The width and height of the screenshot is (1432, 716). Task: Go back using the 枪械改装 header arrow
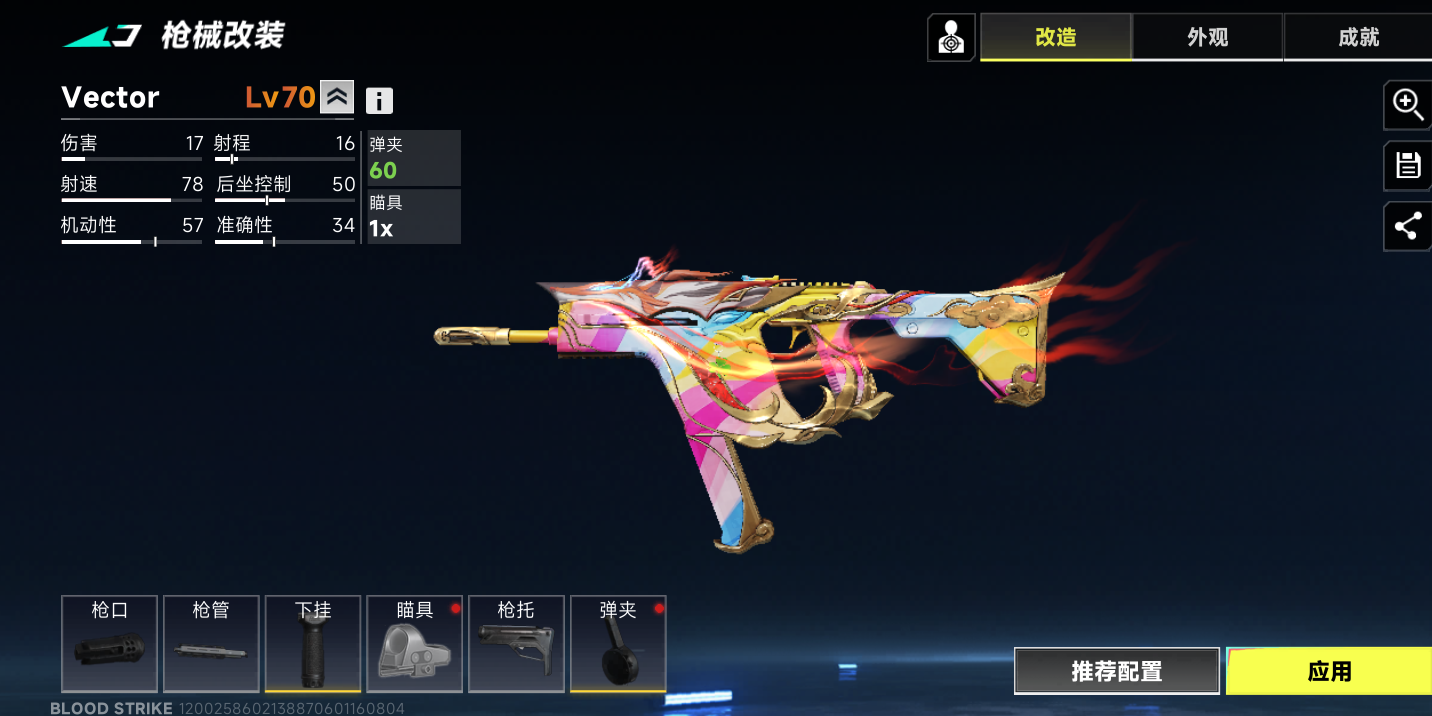click(x=102, y=37)
